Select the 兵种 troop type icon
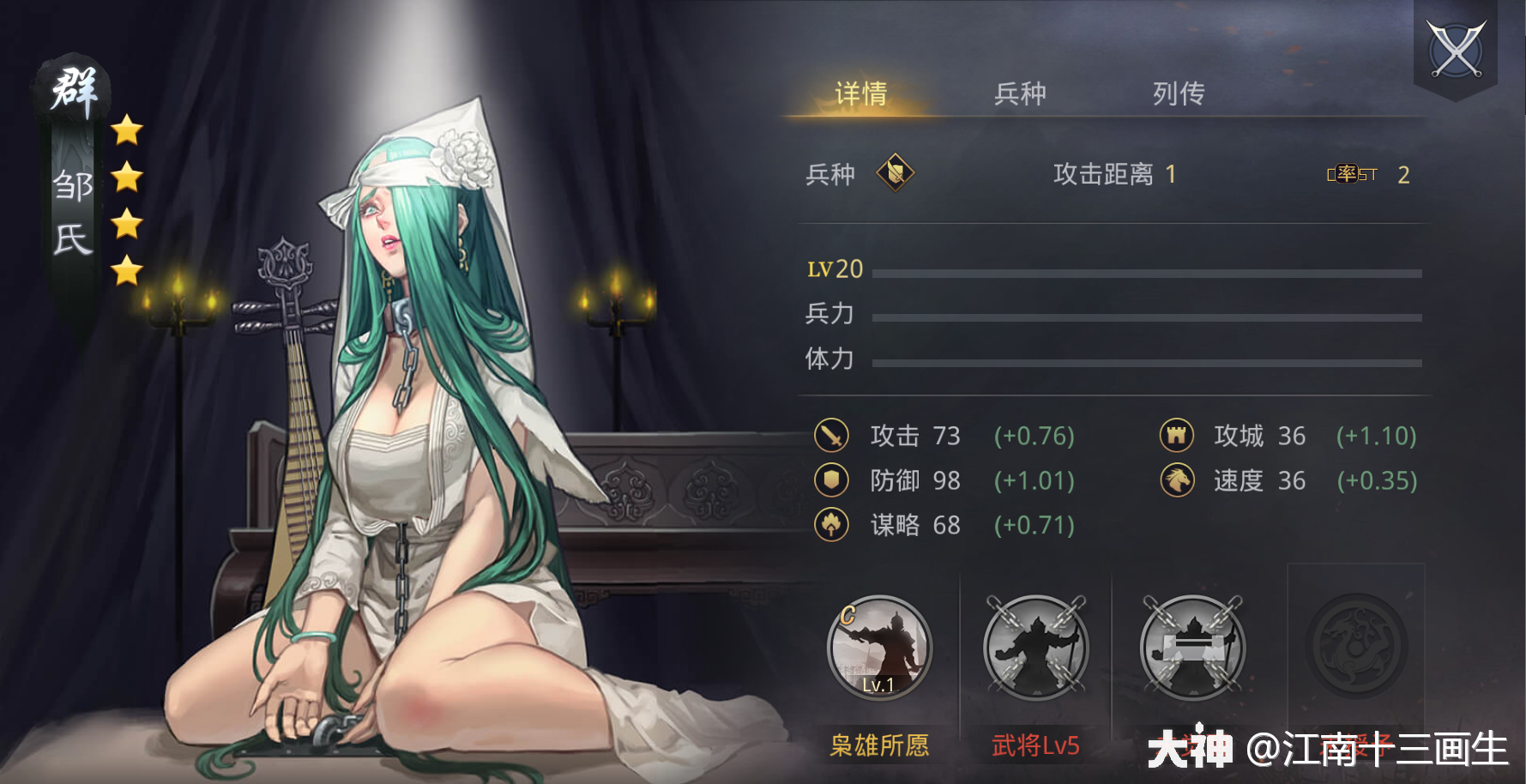Viewport: 1526px width, 784px height. (895, 173)
